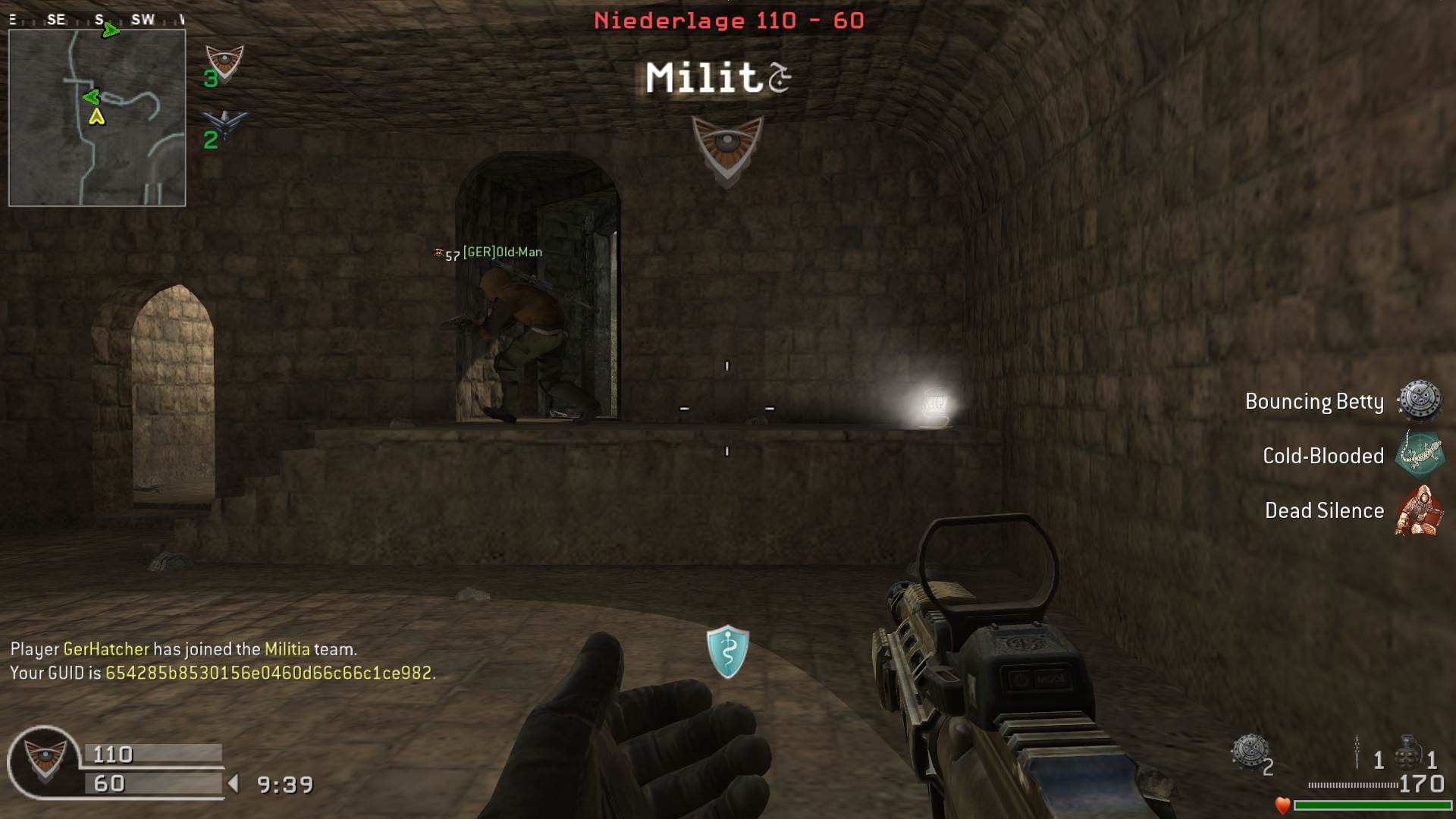Click the Dead Silence perk icon
This screenshot has width=1456, height=819.
[1418, 510]
